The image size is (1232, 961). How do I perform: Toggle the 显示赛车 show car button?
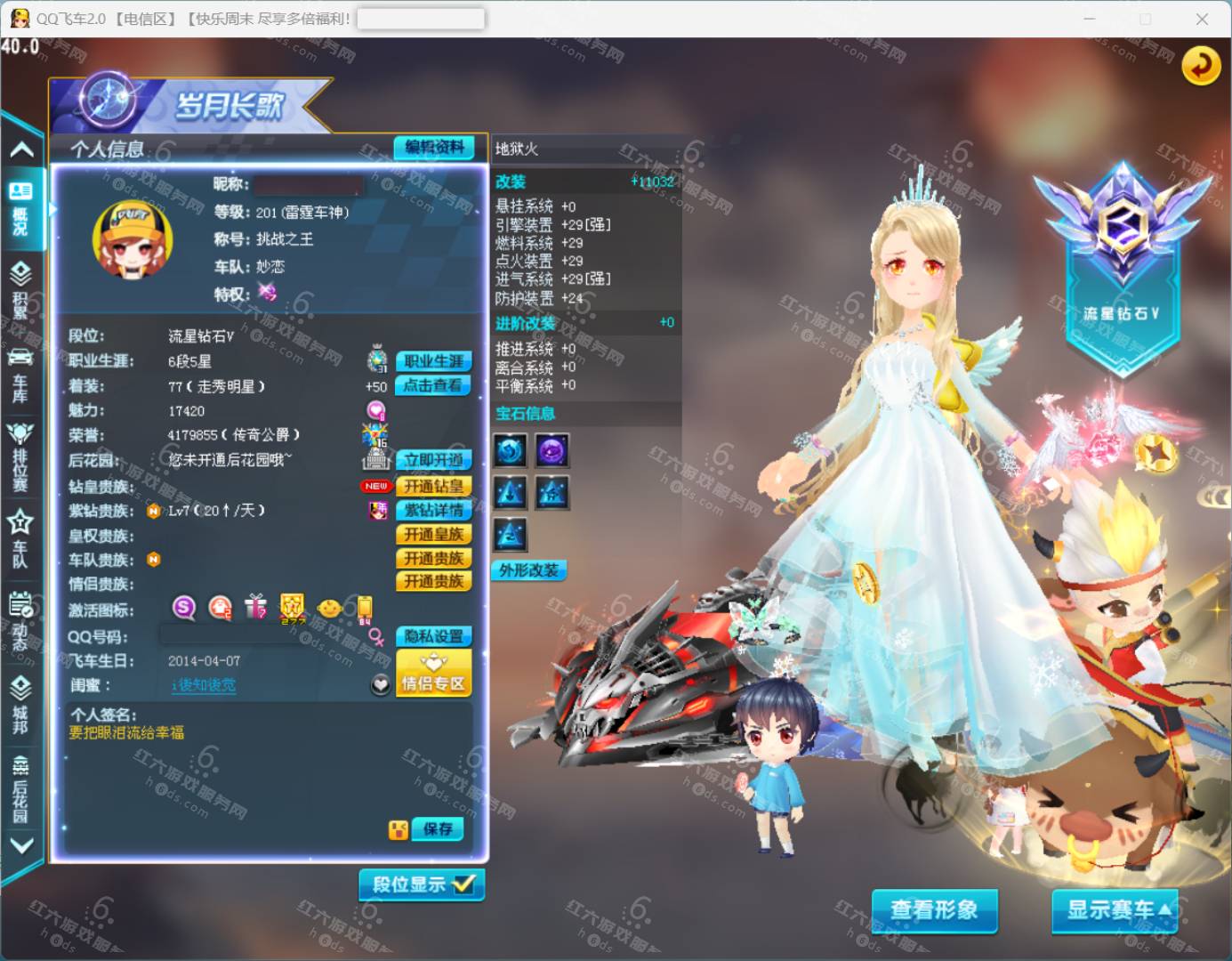[x=1115, y=909]
